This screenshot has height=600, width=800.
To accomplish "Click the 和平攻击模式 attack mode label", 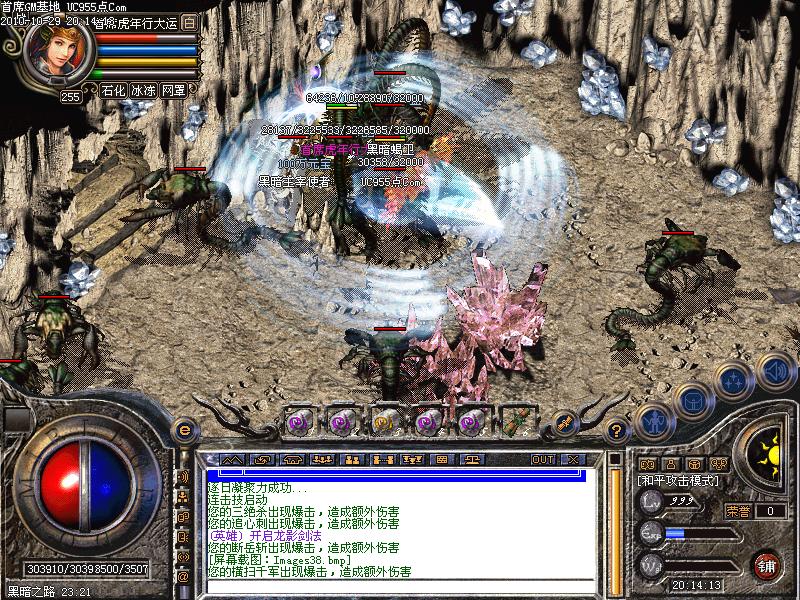I will tap(679, 481).
